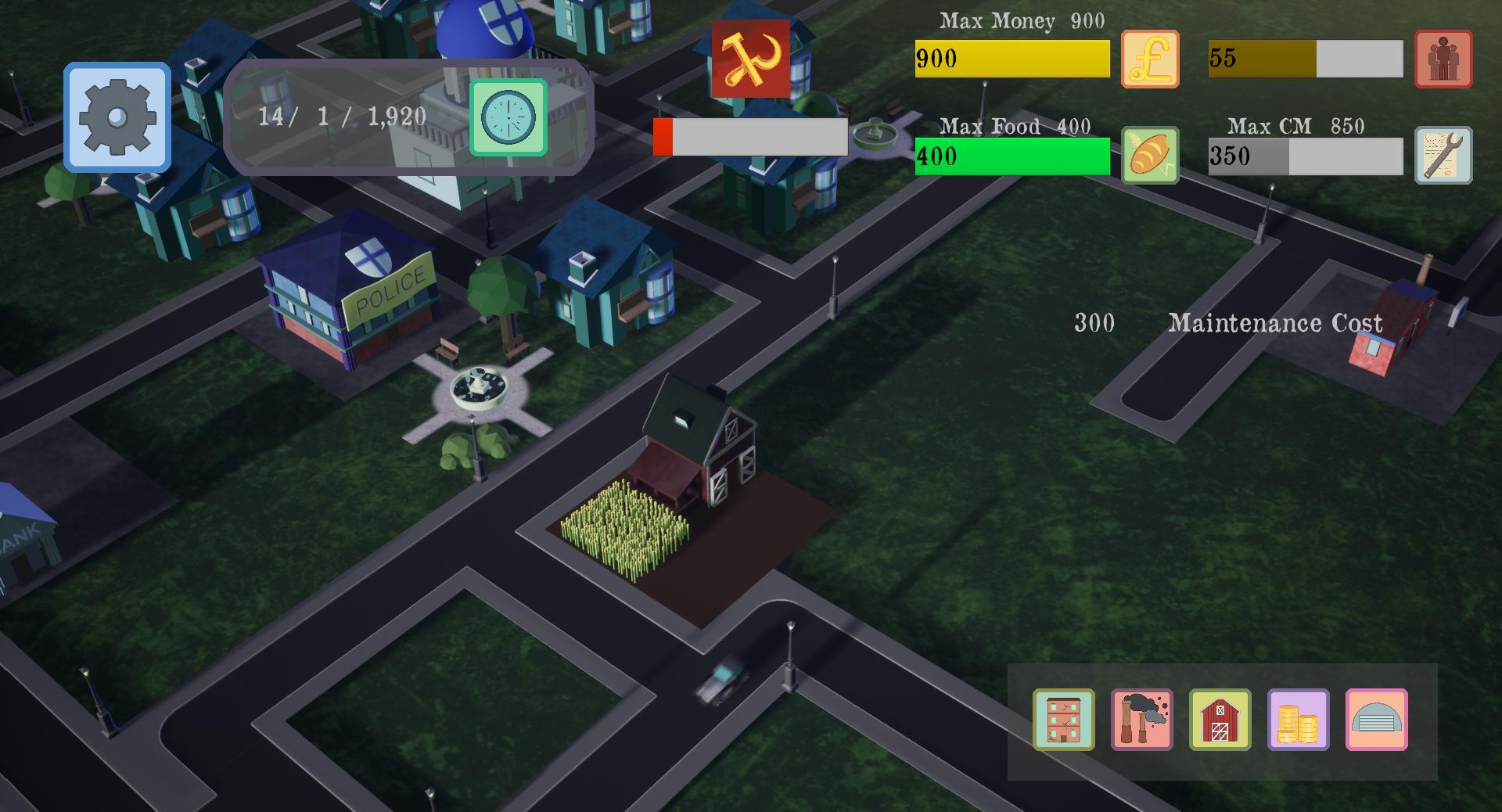
Task: Open the pound sterling currency panel
Action: 1150,58
